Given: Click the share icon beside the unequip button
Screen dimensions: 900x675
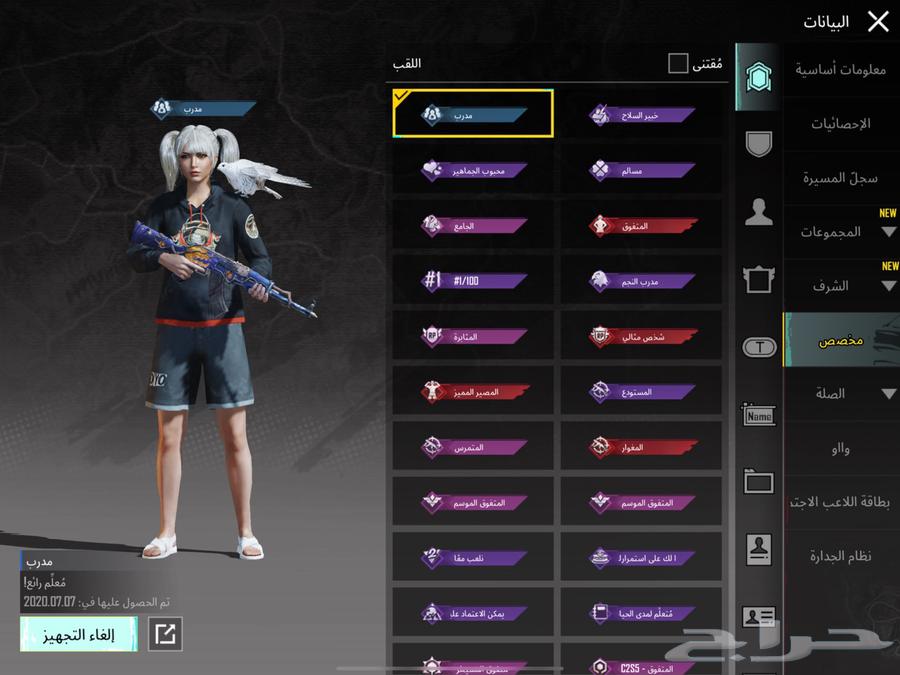Looking at the screenshot, I should point(164,634).
